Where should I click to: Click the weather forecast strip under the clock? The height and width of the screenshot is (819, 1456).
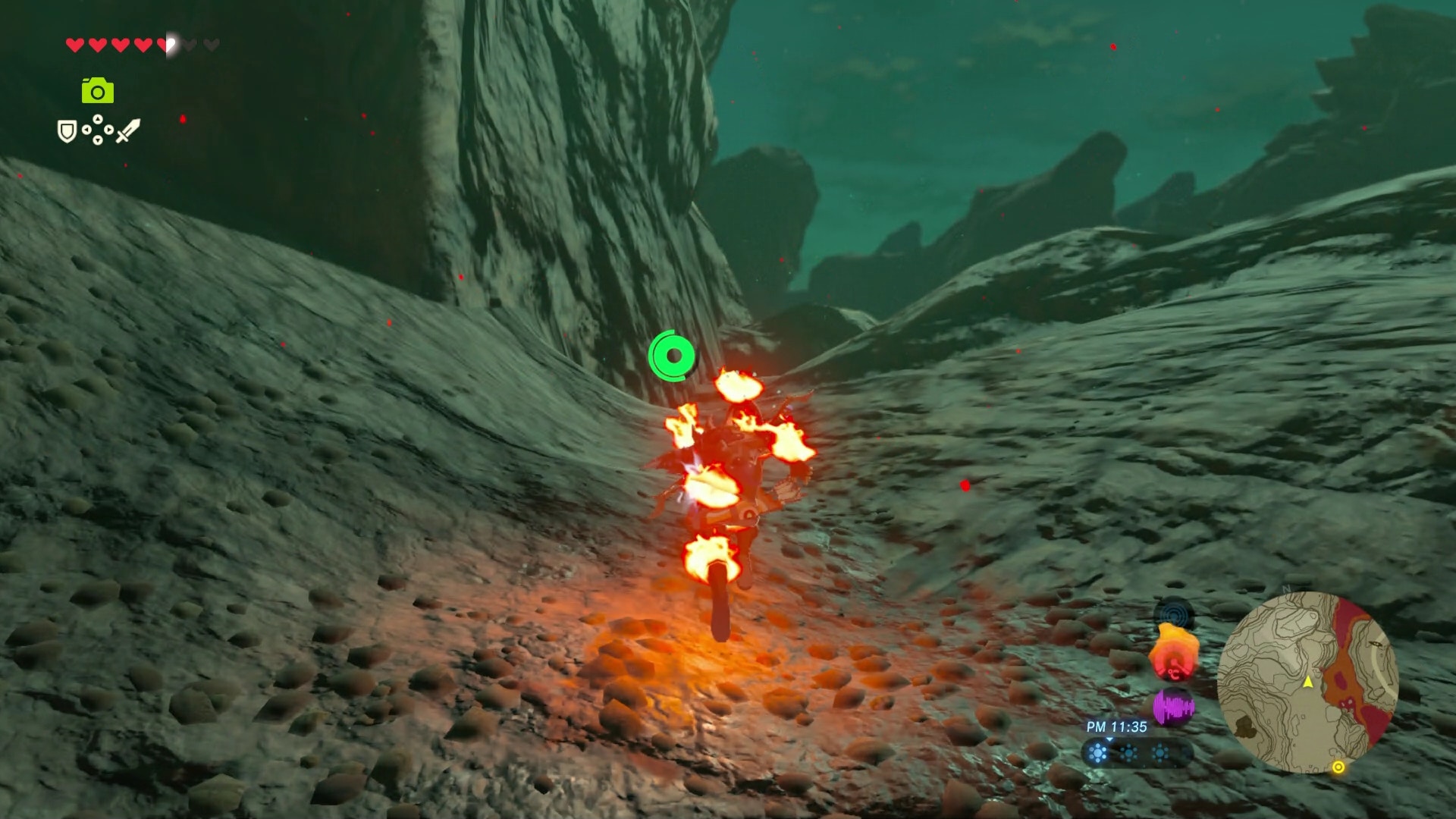[1130, 753]
